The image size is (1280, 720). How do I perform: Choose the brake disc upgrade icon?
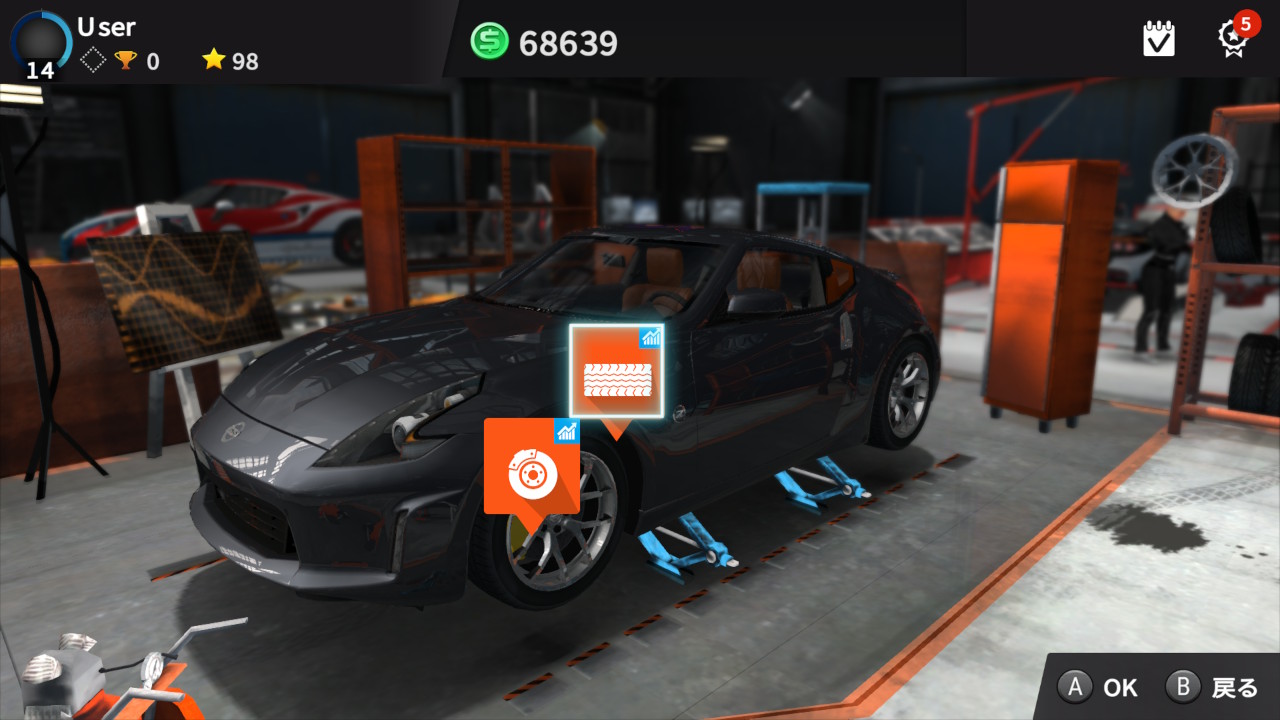pyautogui.click(x=531, y=467)
